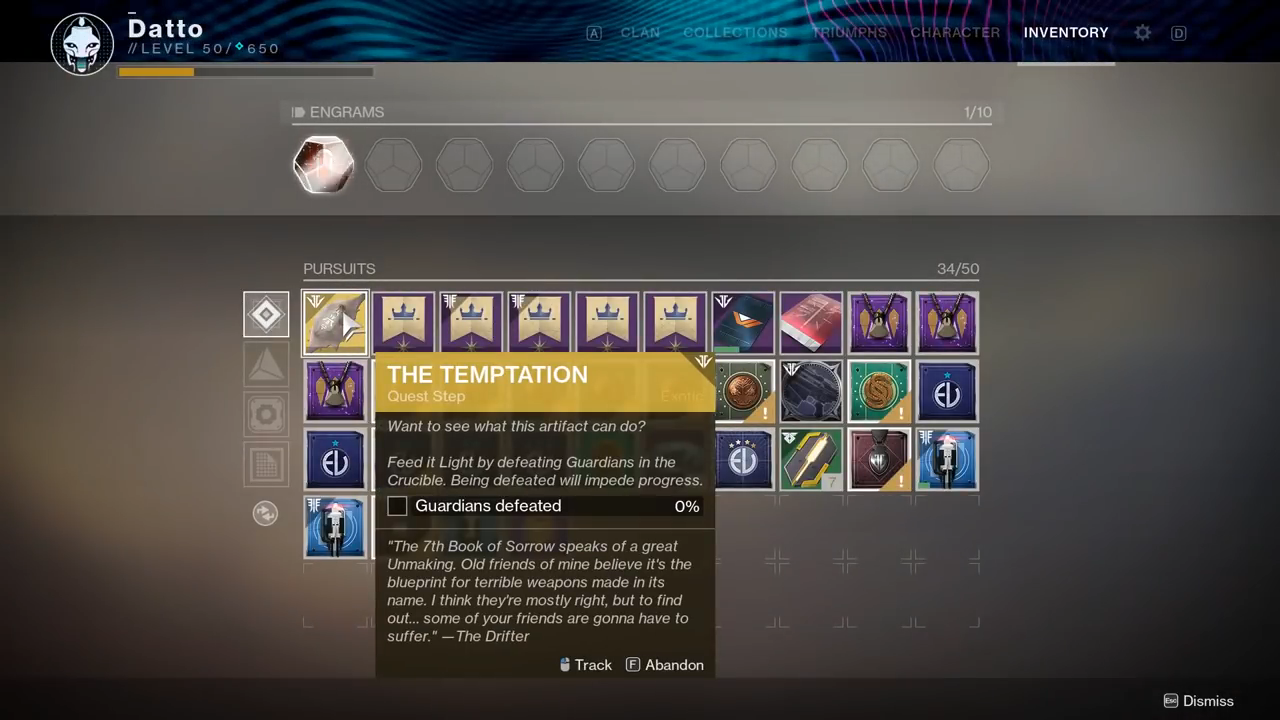1280x720 pixels.
Task: Select the orange S coin on teal
Action: pos(879,391)
